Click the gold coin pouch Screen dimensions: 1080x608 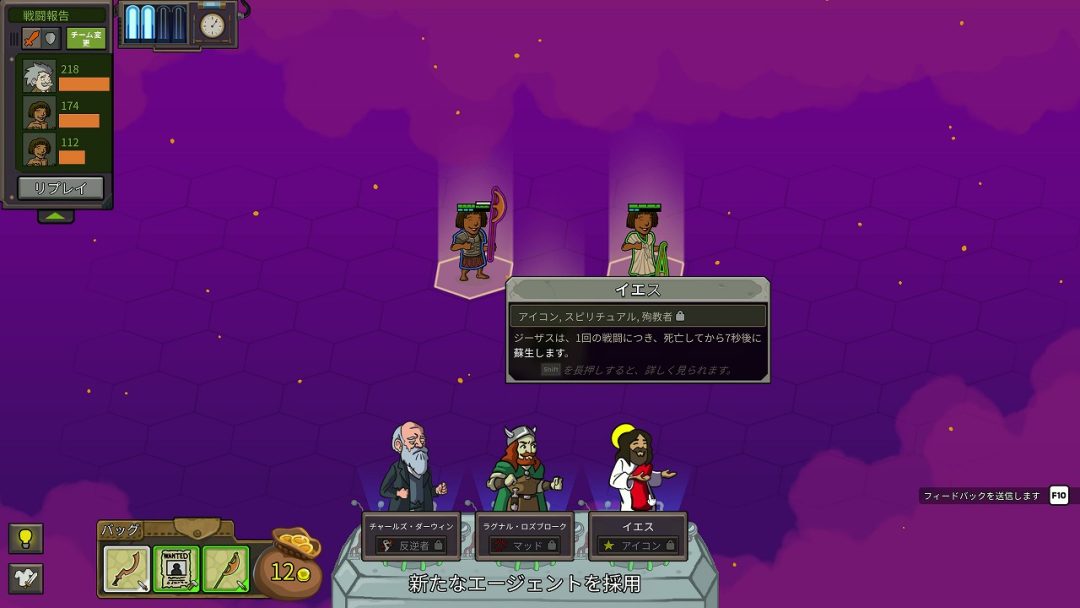[x=288, y=565]
